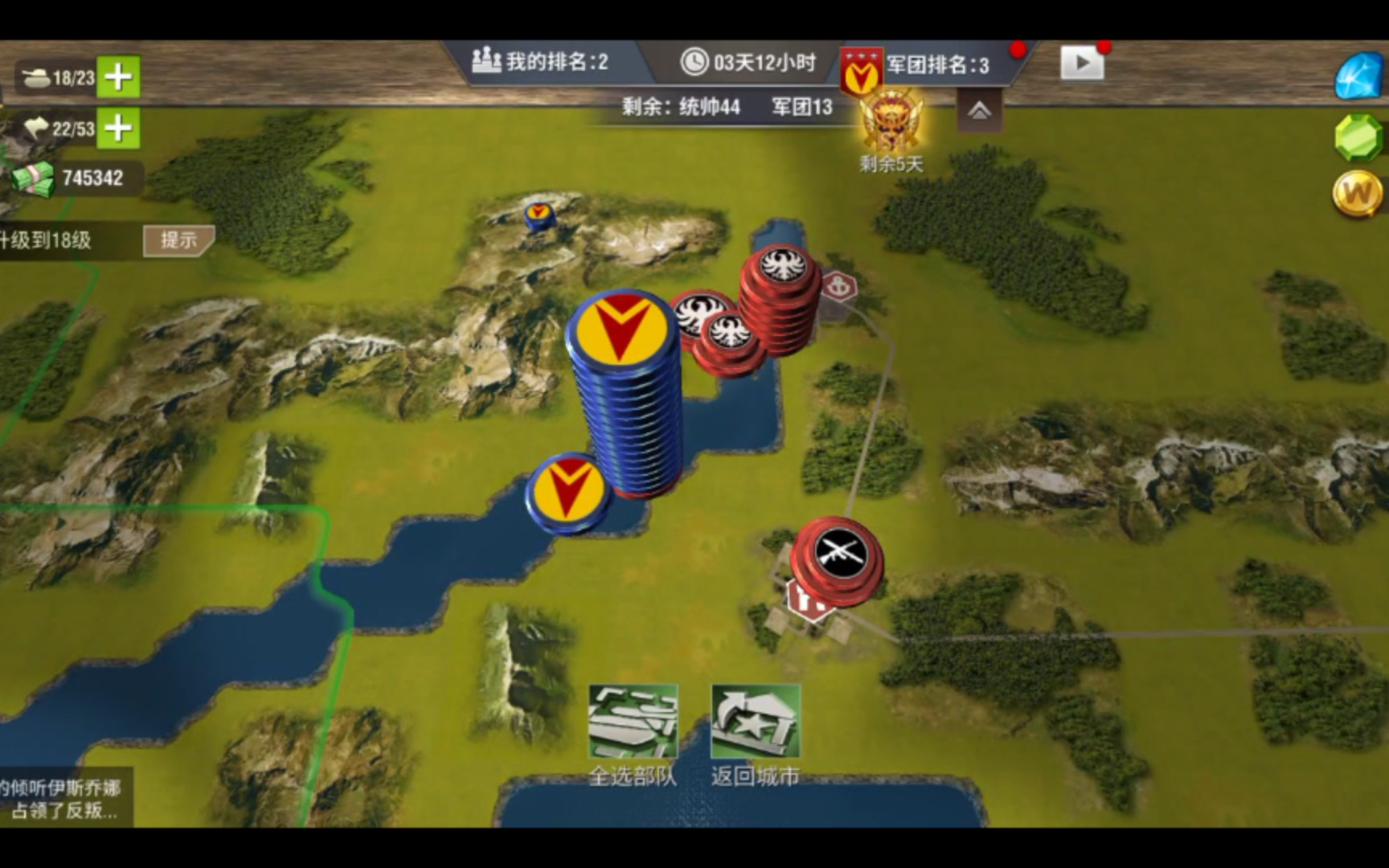Image resolution: width=1389 pixels, height=868 pixels.
Task: Open the gold W coin icon
Action: point(1358,193)
